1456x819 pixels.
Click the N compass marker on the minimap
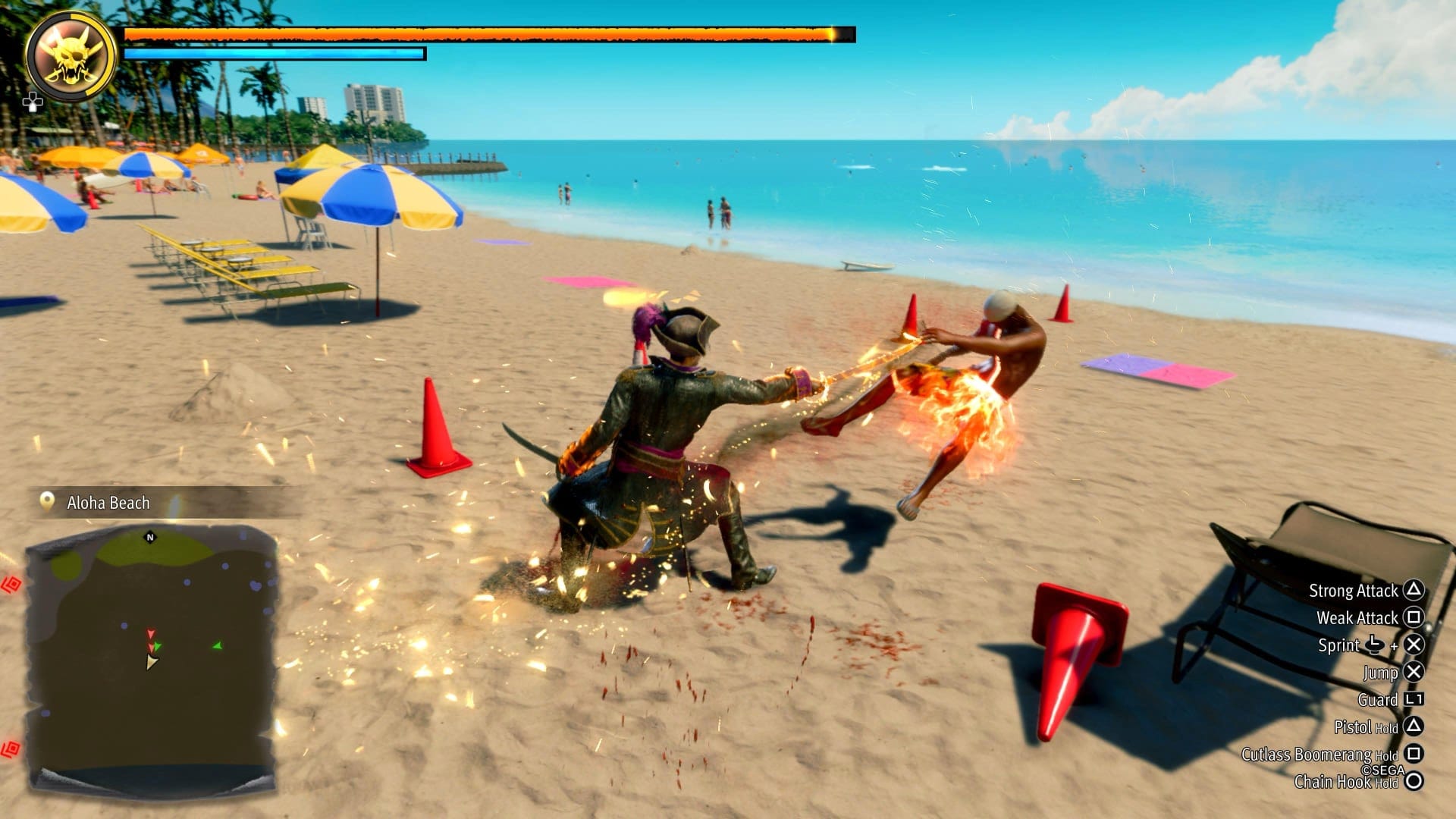click(151, 535)
